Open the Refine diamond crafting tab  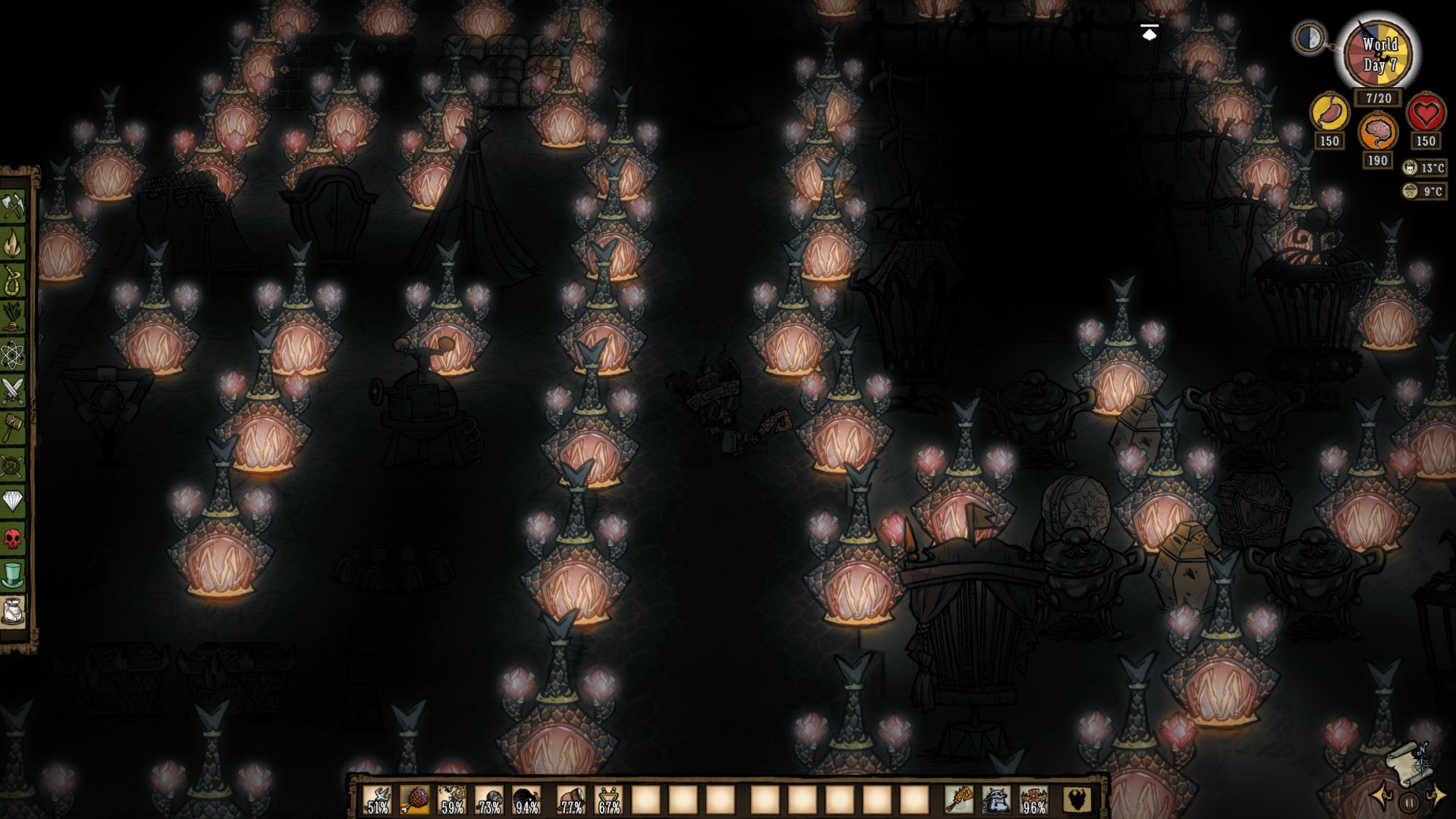[x=13, y=501]
